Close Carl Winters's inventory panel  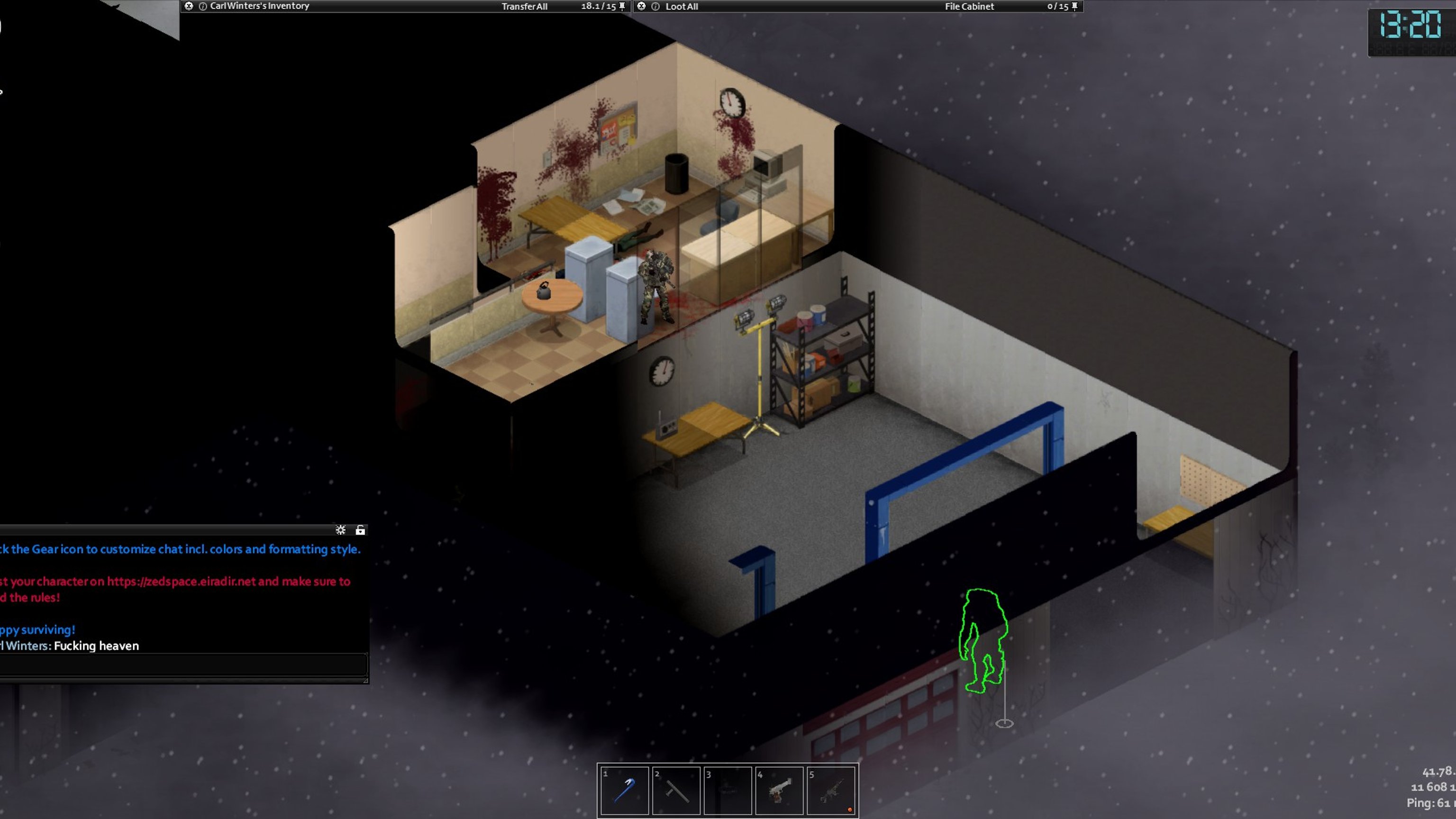[x=189, y=6]
